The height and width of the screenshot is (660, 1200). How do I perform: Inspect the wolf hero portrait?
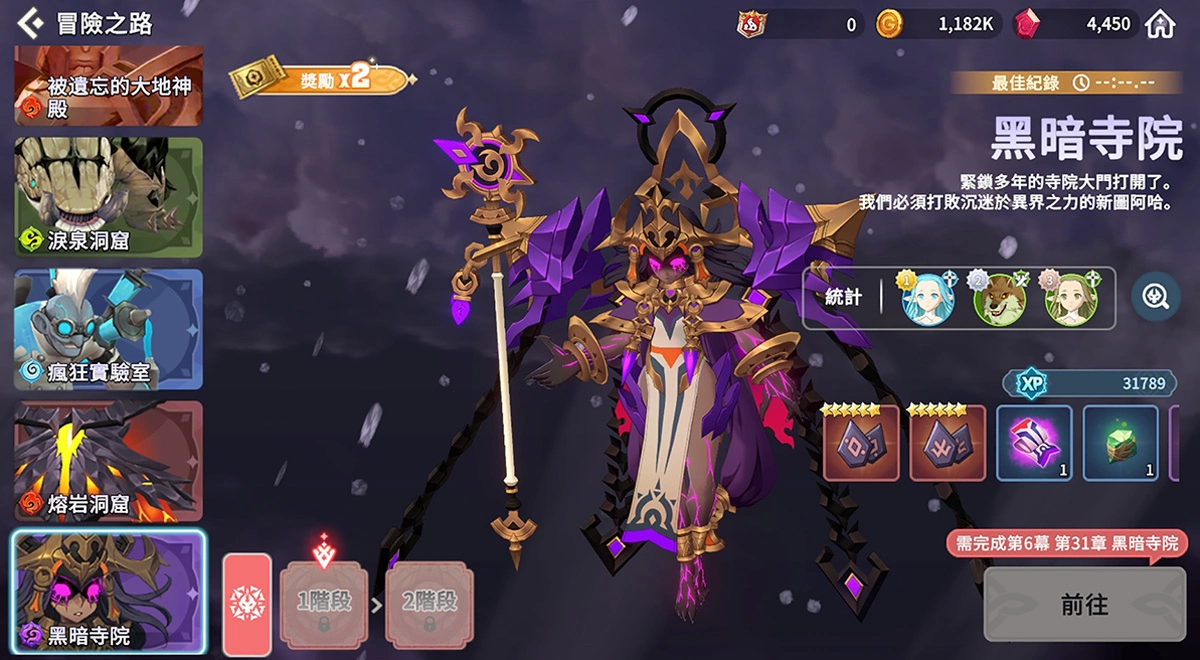pyautogui.click(x=999, y=299)
